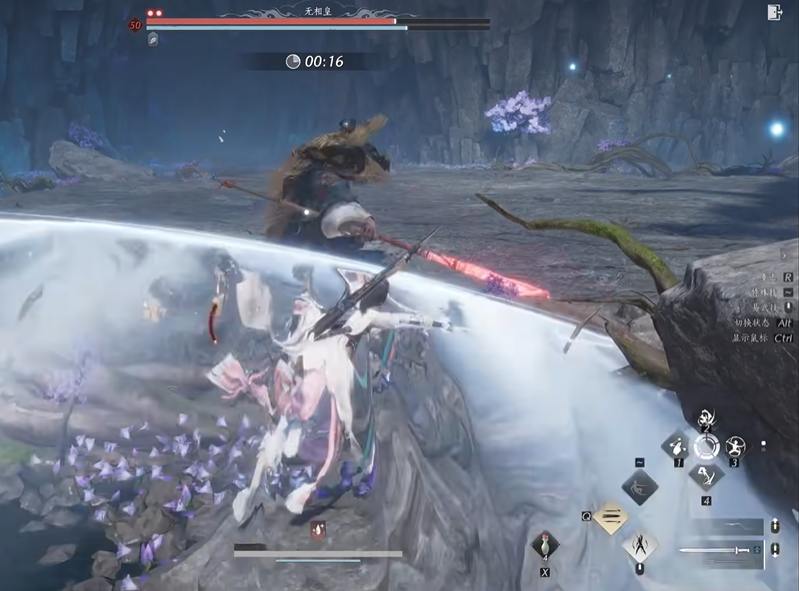Use the skill icon labeled 3
This screenshot has width=799, height=591.
click(736, 446)
